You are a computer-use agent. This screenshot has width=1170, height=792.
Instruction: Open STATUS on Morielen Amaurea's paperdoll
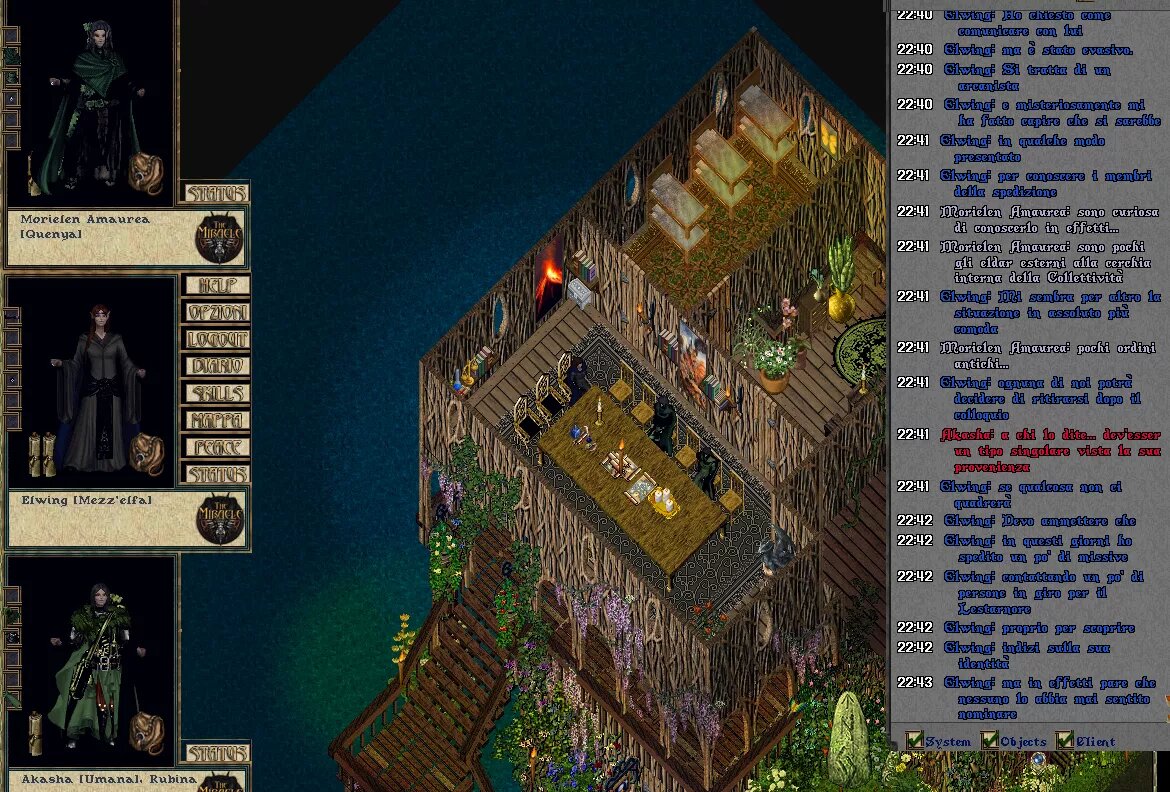click(215, 193)
